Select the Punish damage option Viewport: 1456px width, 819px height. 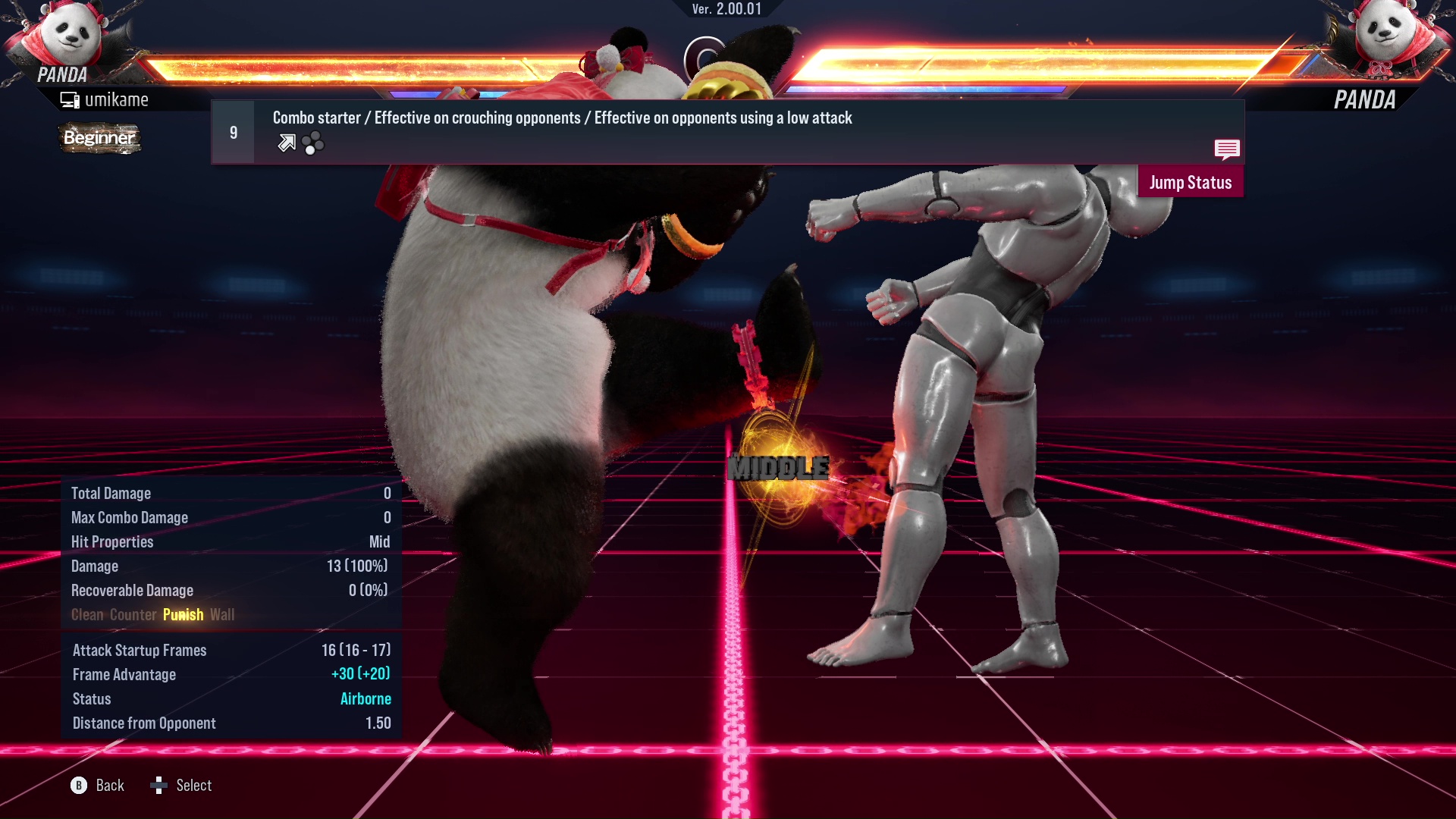tap(183, 614)
